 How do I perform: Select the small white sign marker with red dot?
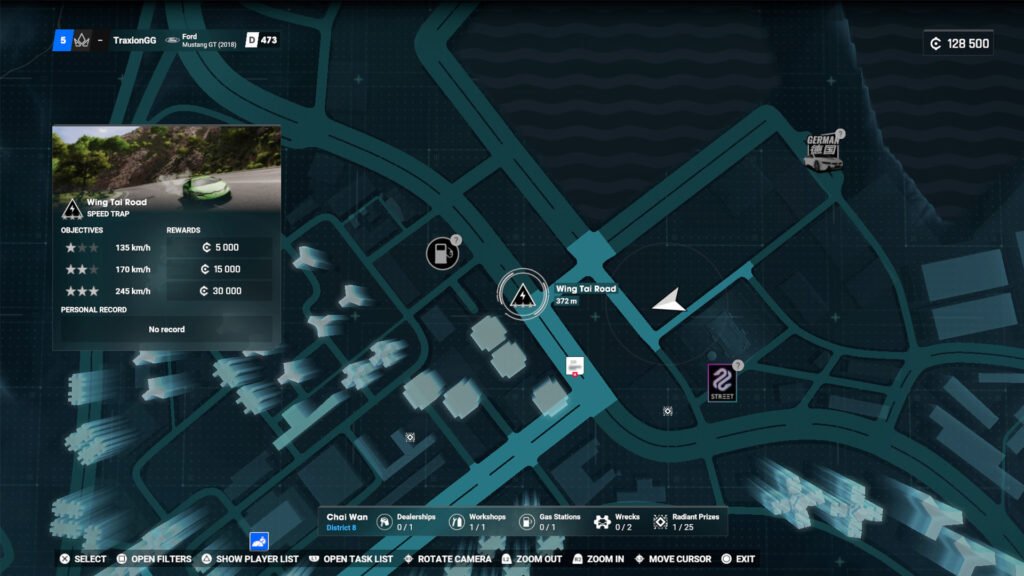pyautogui.click(x=574, y=366)
